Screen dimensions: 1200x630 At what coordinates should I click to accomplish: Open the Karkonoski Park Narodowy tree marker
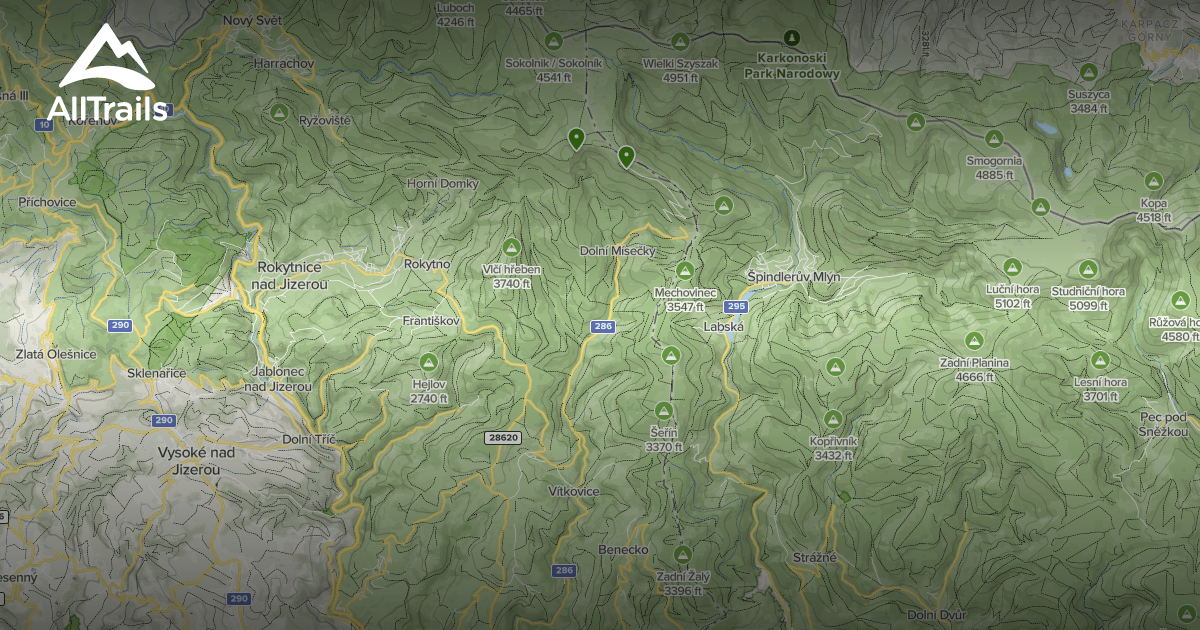792,39
